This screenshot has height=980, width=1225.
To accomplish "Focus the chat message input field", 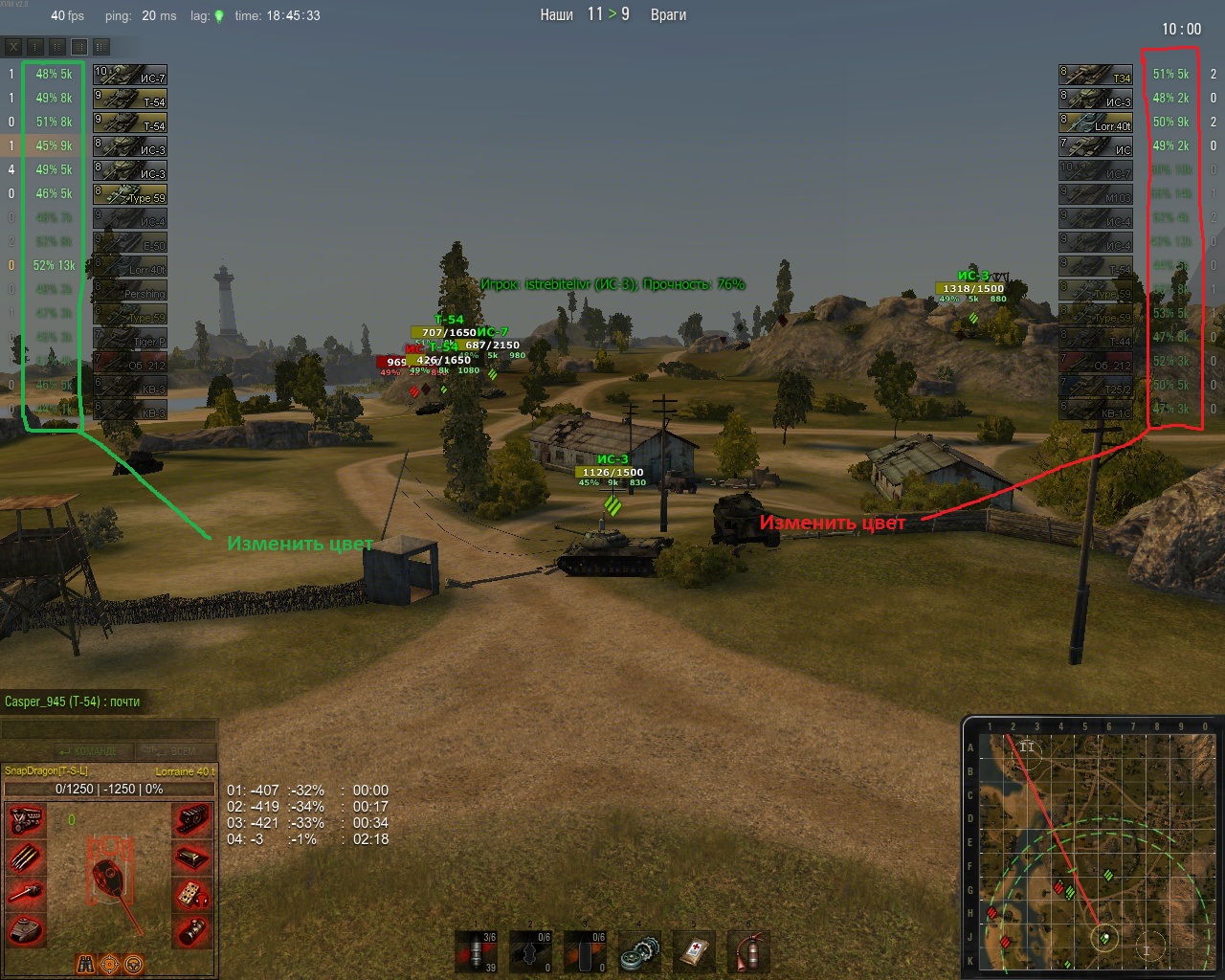I will point(108,730).
